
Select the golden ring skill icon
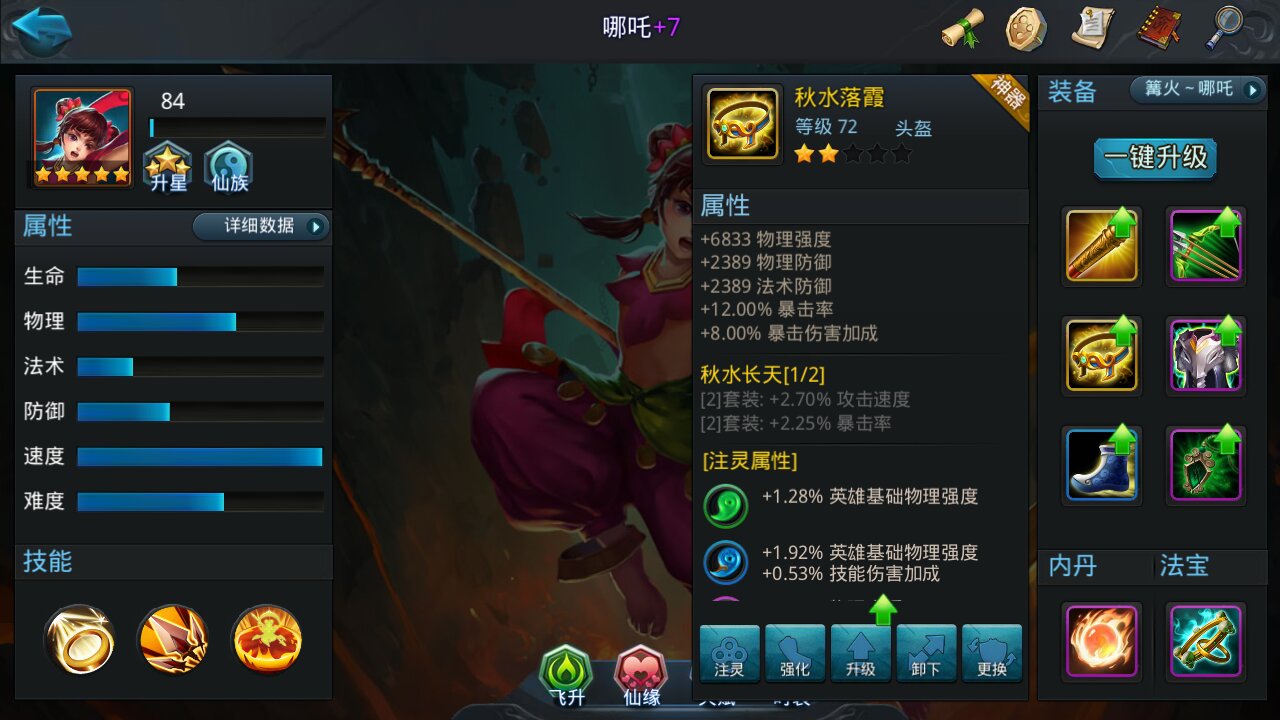coord(80,640)
